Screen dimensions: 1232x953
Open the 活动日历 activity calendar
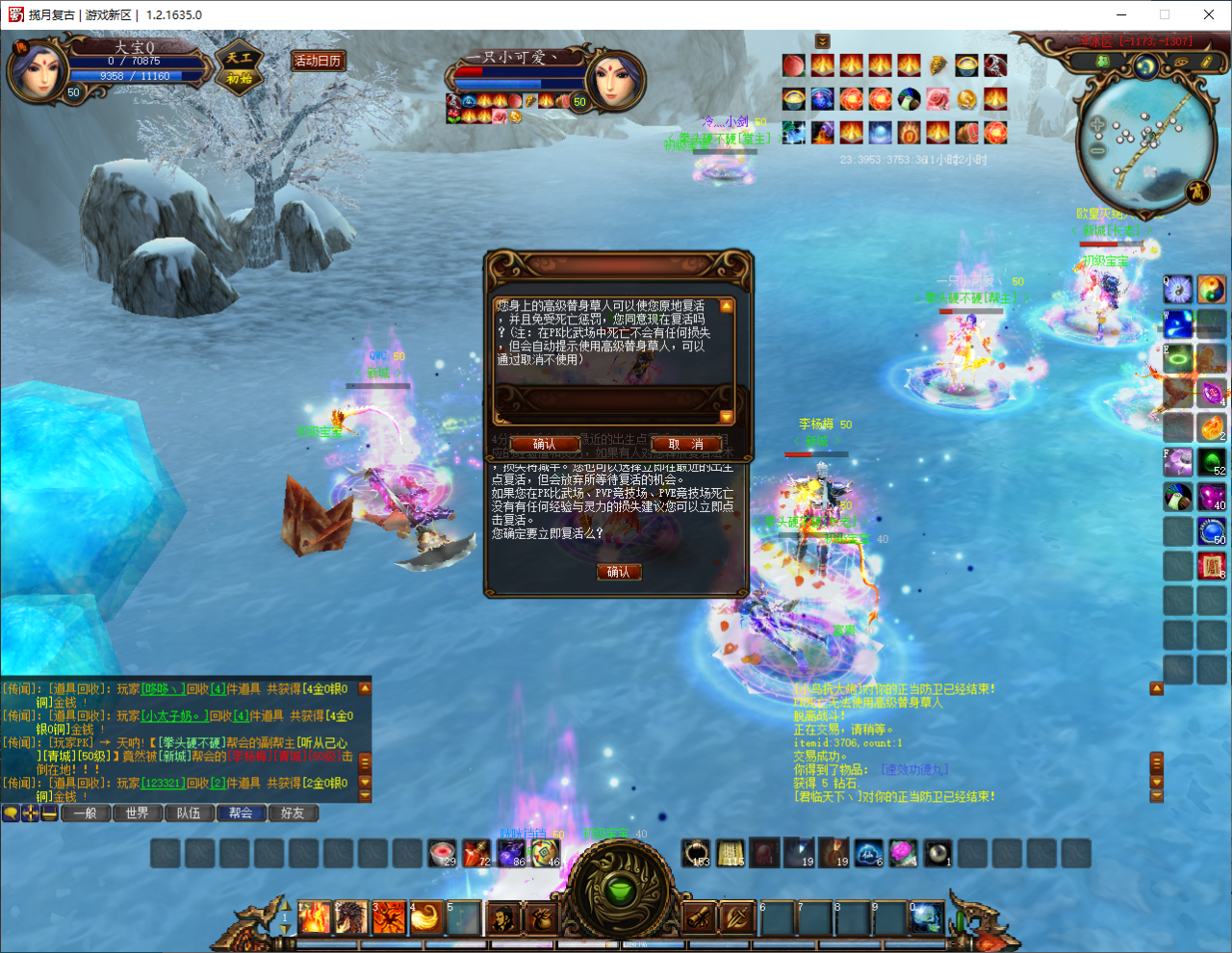[x=318, y=61]
